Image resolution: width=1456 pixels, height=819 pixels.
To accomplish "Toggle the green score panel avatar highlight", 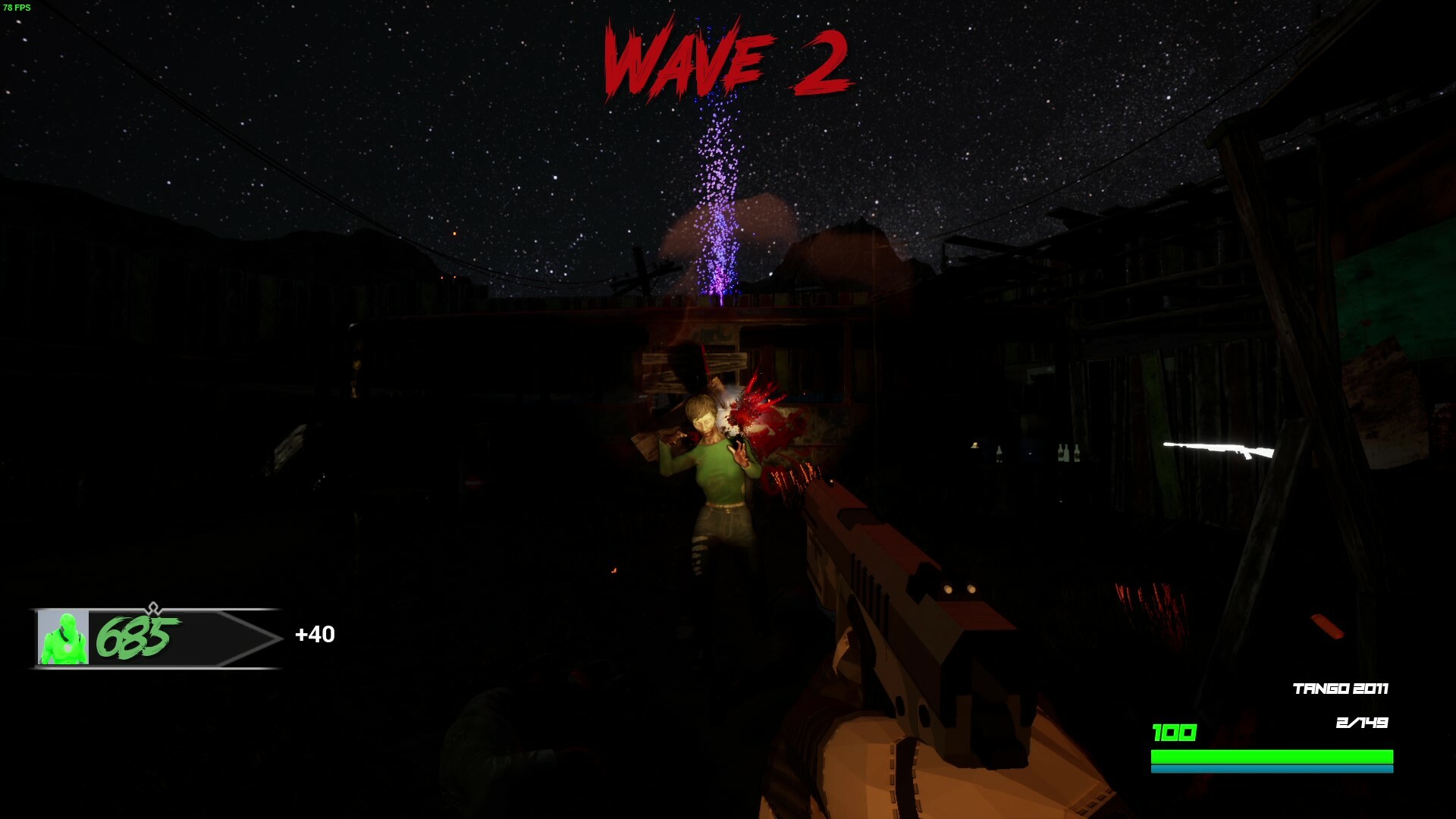I will [64, 639].
